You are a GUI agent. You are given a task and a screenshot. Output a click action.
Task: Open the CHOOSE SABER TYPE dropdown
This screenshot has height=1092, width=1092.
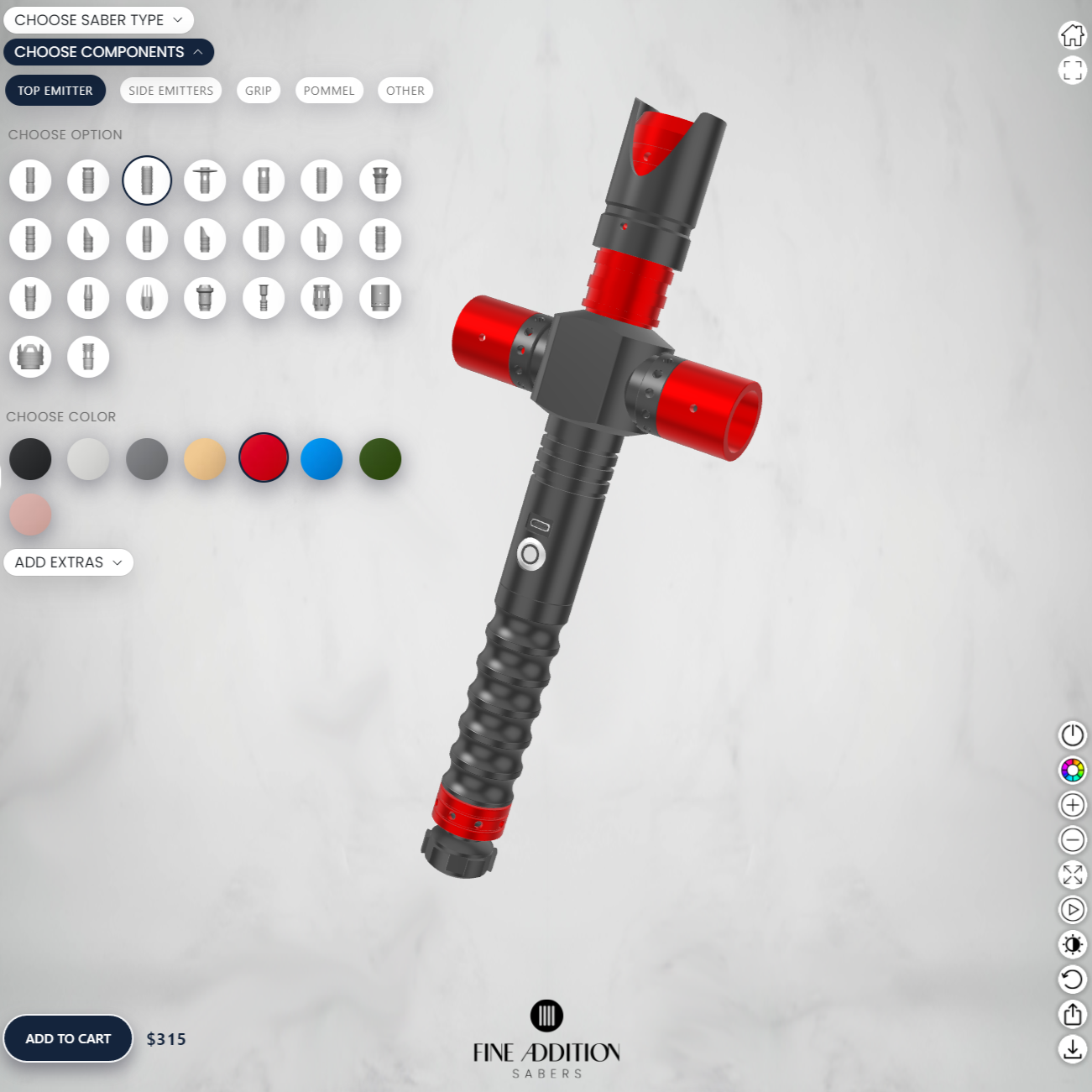(x=97, y=19)
